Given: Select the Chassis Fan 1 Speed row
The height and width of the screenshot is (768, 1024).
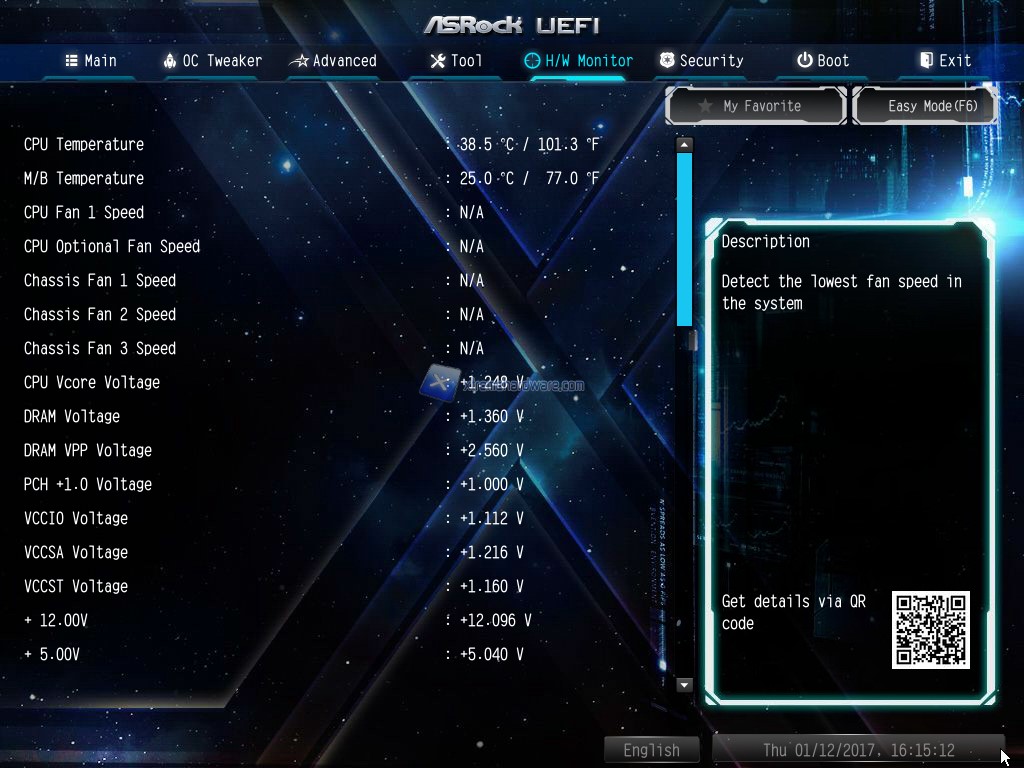Looking at the screenshot, I should (100, 280).
